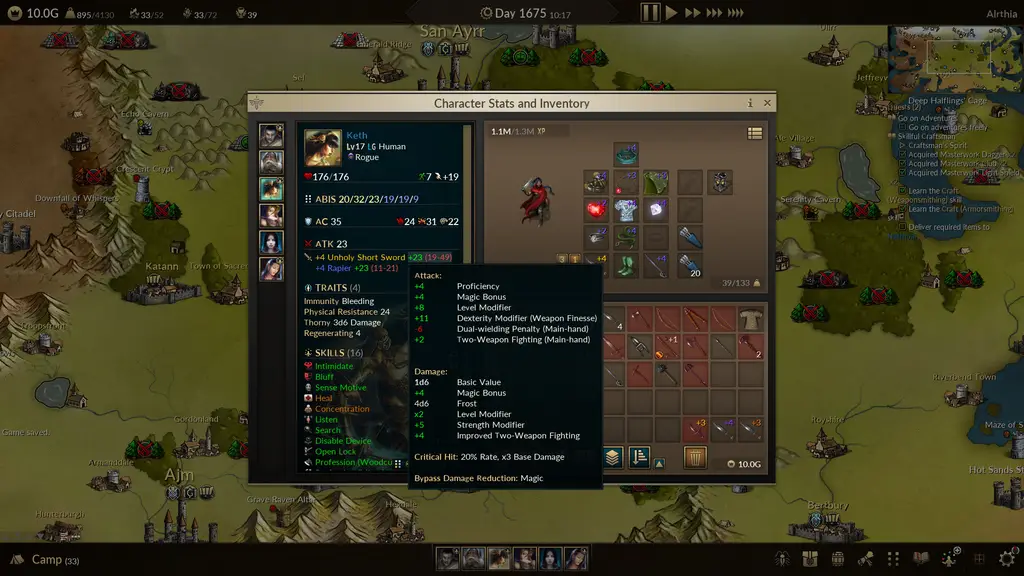
Task: Toggle the equipment list view button
Action: (755, 133)
